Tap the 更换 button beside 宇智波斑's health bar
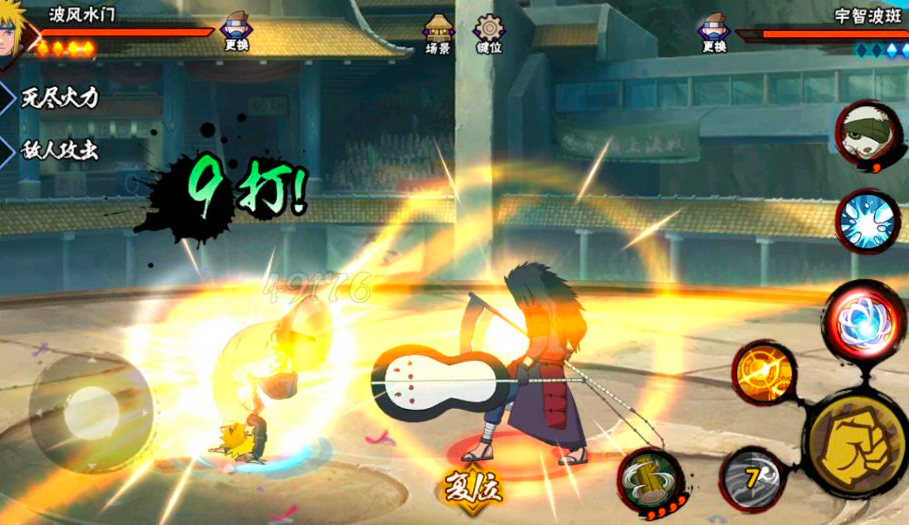Image resolution: width=909 pixels, height=525 pixels. [713, 31]
